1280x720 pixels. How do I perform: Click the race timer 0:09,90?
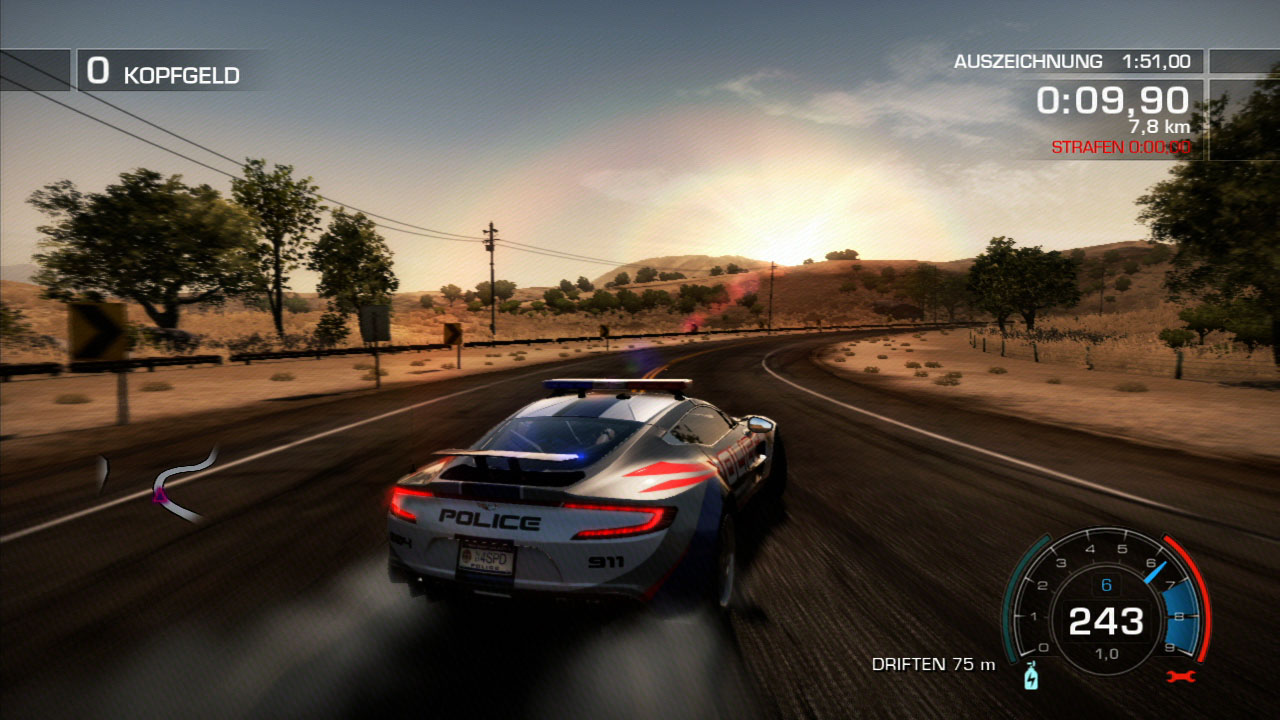1110,100
